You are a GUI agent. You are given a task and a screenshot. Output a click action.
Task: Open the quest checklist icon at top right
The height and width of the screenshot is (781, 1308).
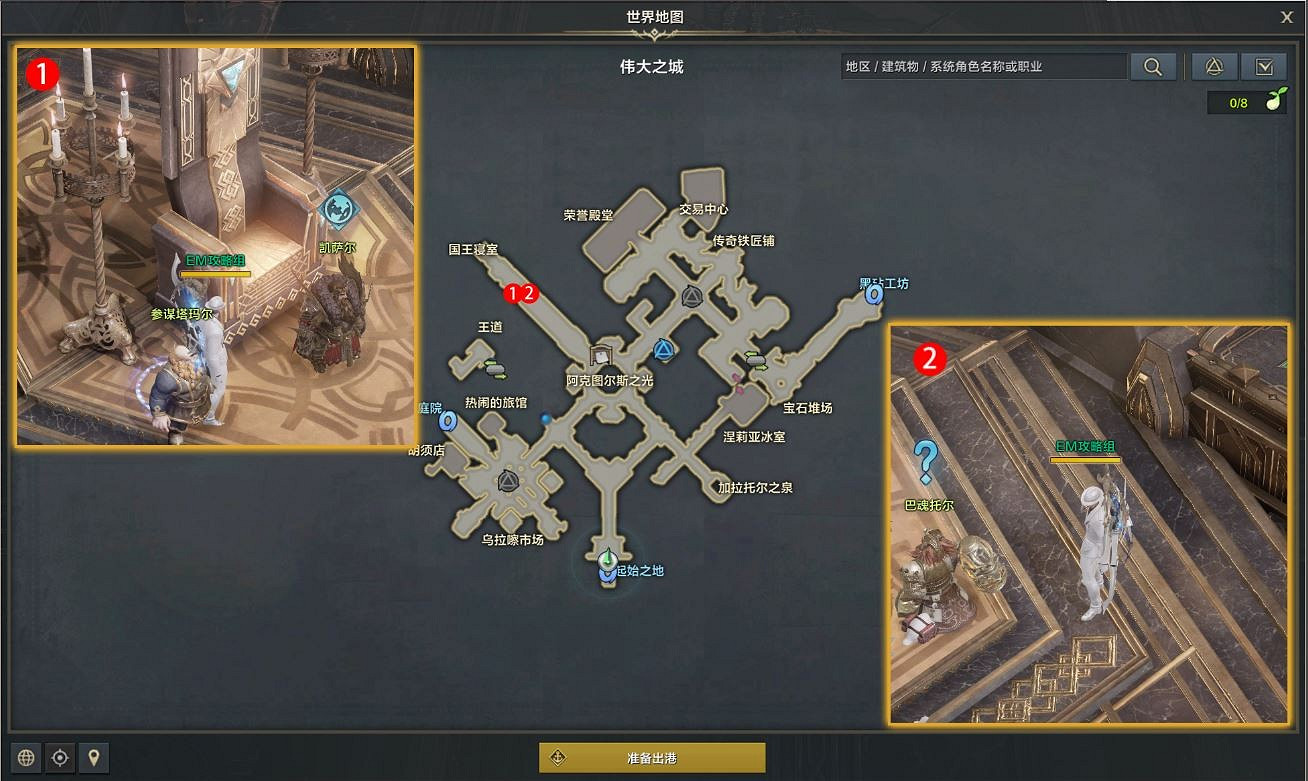(x=1264, y=66)
